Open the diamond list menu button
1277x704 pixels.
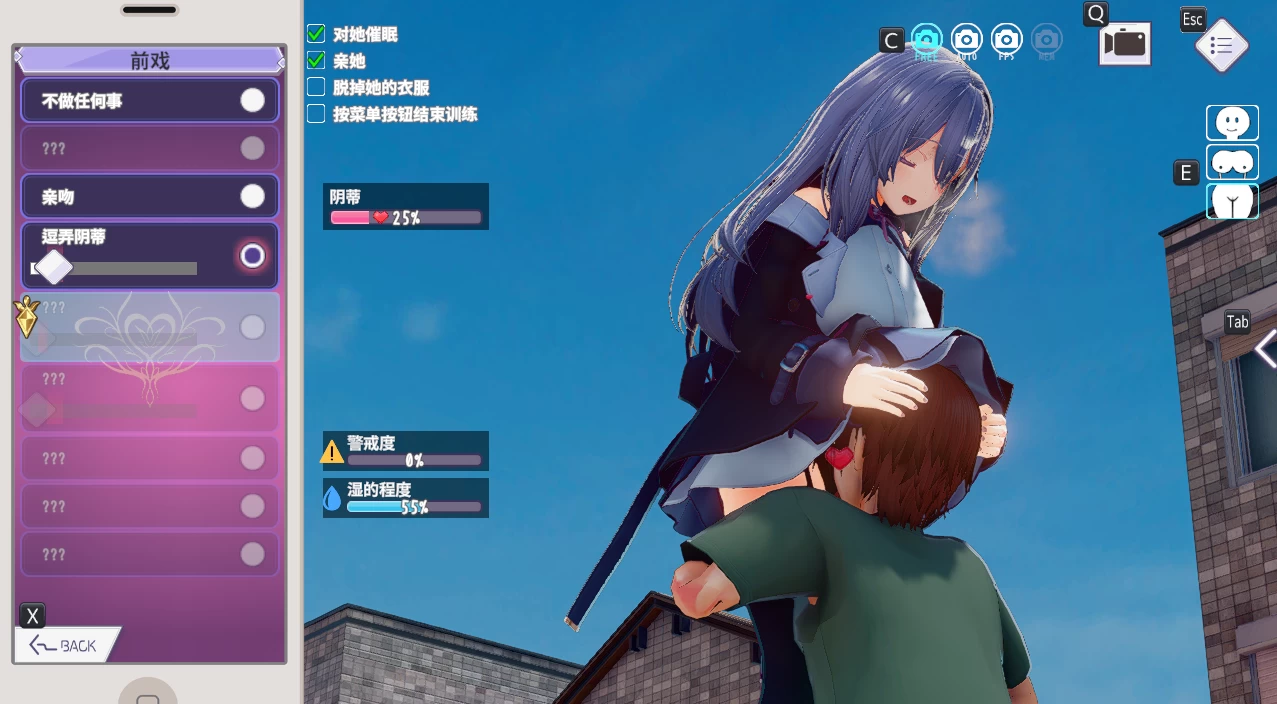pos(1221,46)
